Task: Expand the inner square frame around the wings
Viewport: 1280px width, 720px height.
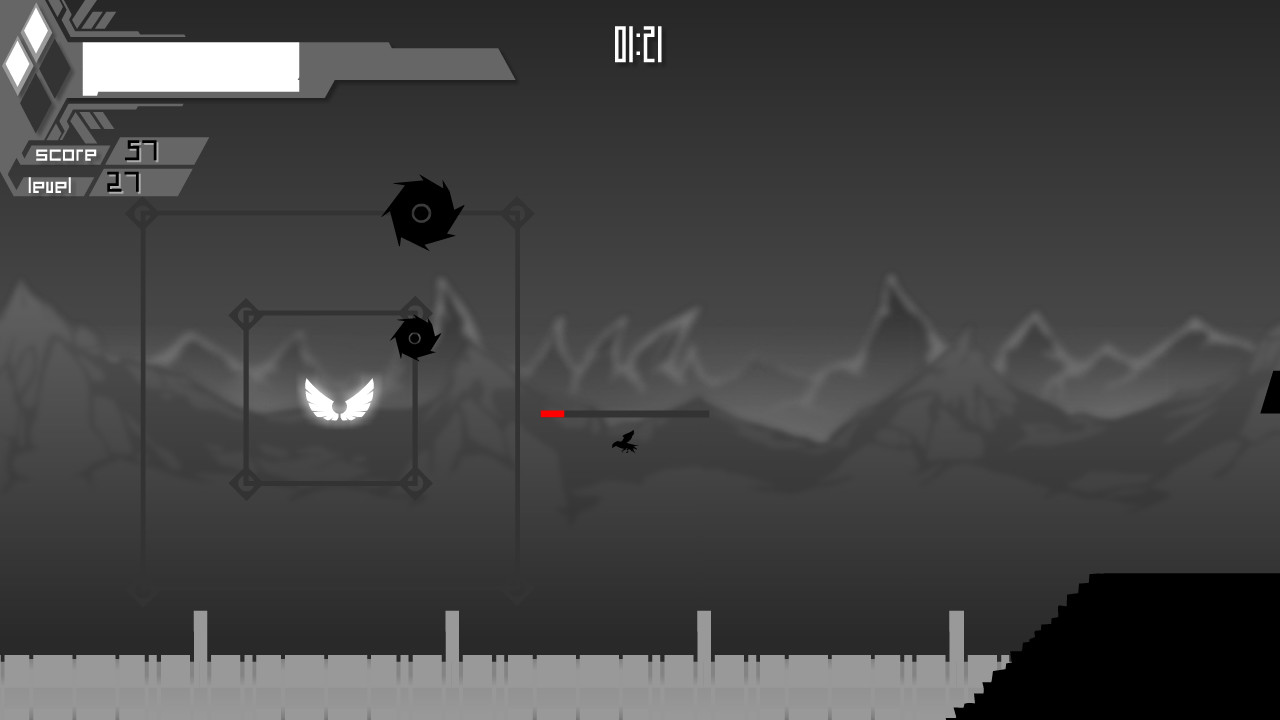Action: coord(330,310)
